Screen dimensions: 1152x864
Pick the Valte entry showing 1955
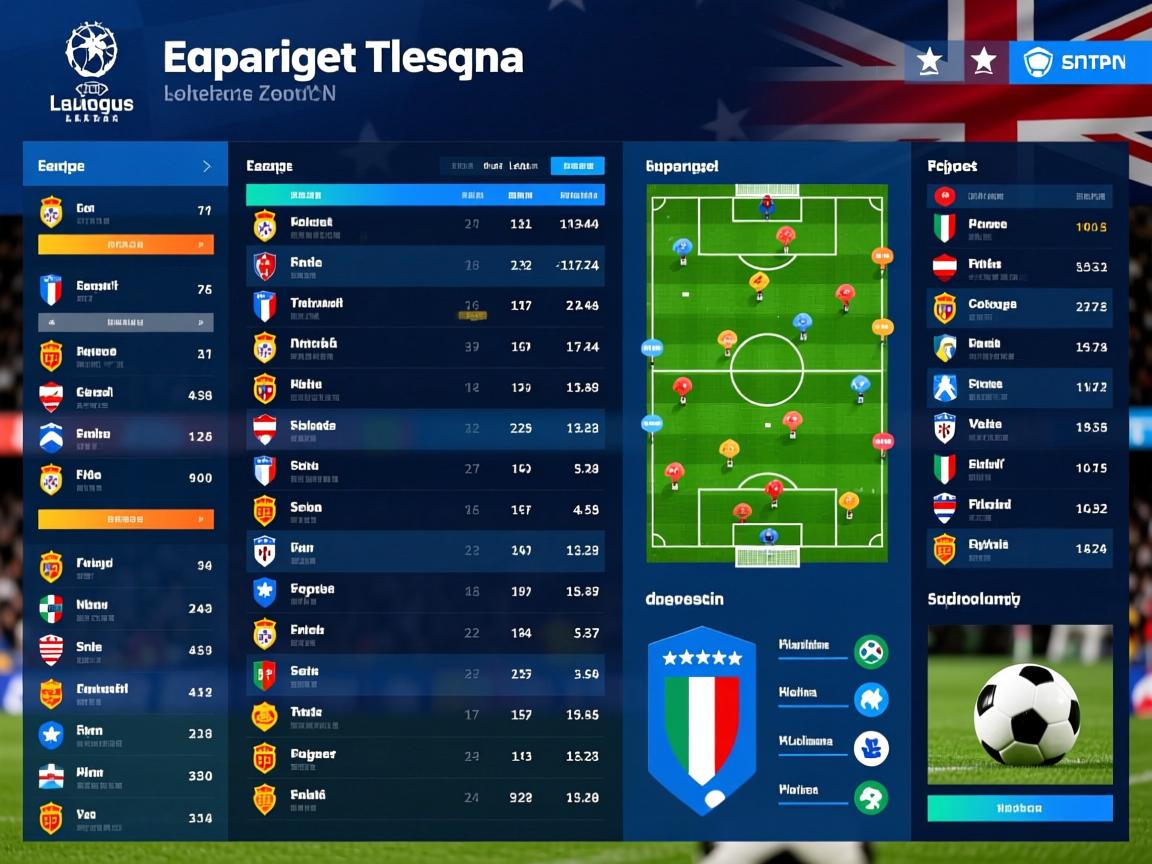tap(1020, 427)
